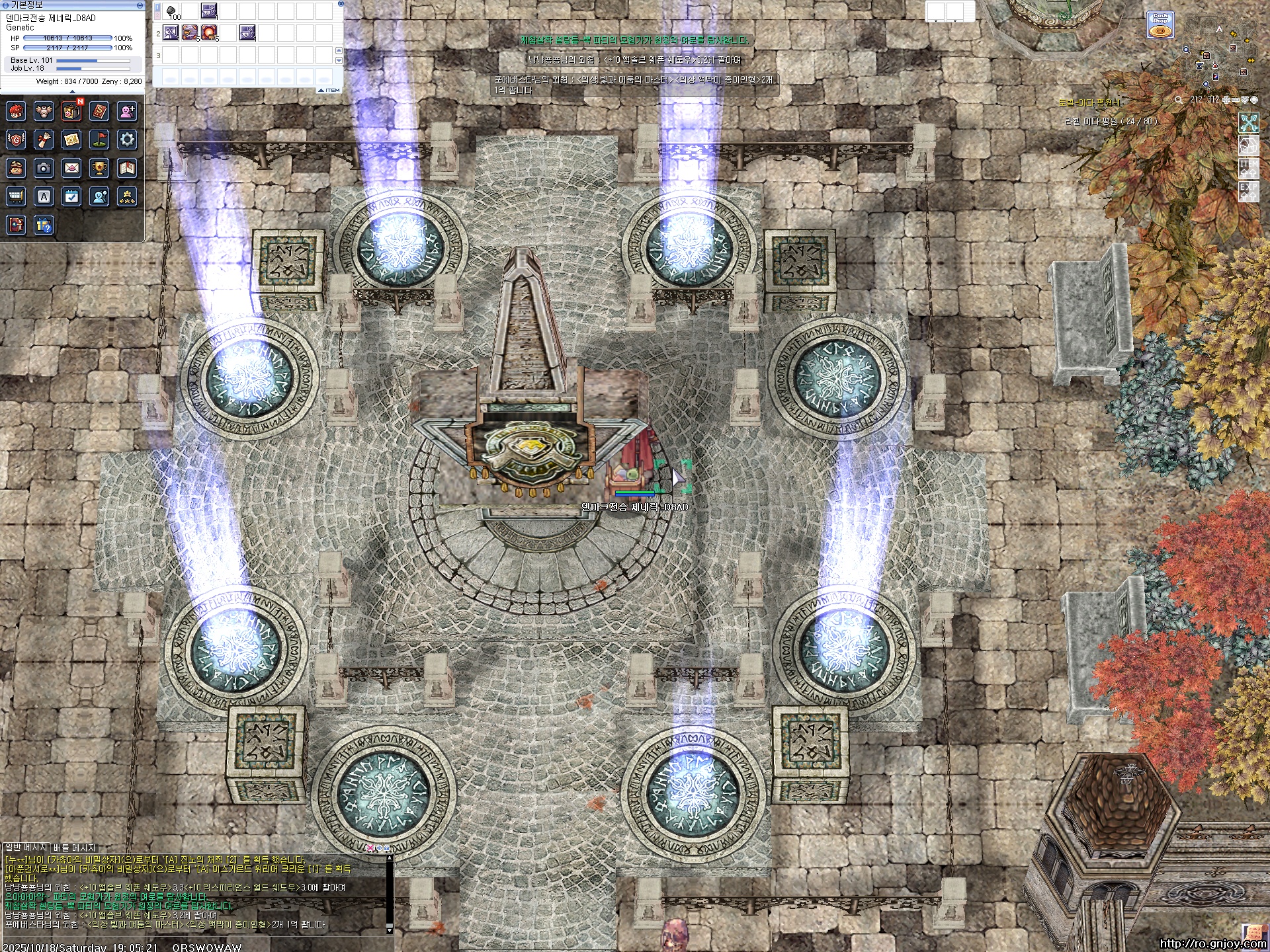
Task: Open the world map parchment icon
Action: (71, 139)
